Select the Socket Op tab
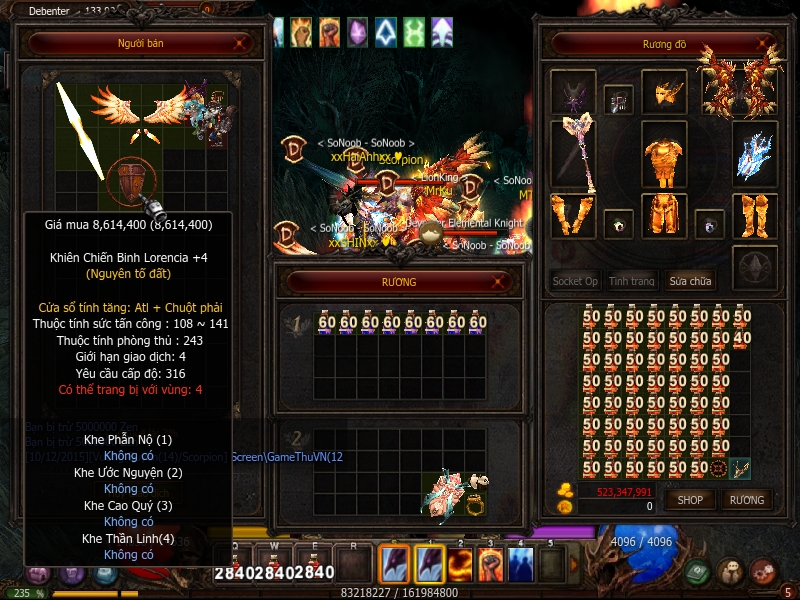This screenshot has width=800, height=600. (x=575, y=281)
